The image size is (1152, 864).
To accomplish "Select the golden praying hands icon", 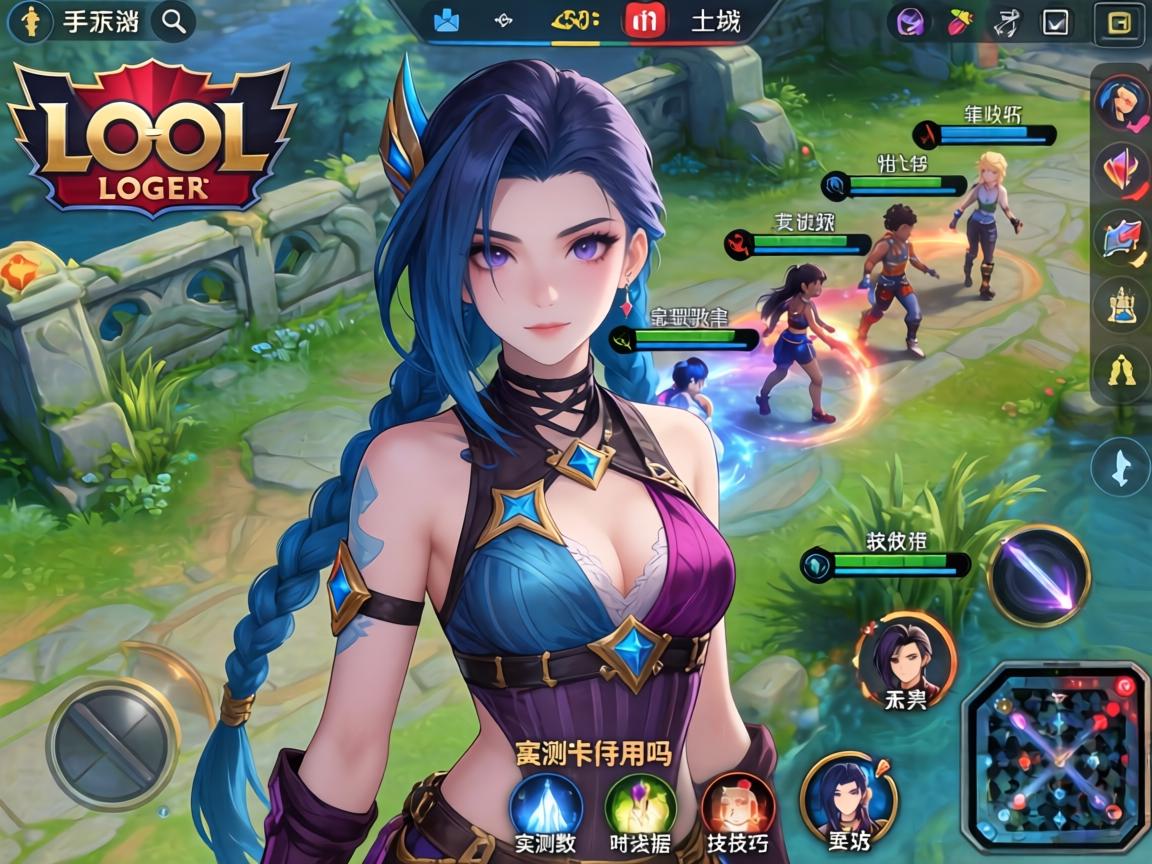I will point(1120,372).
